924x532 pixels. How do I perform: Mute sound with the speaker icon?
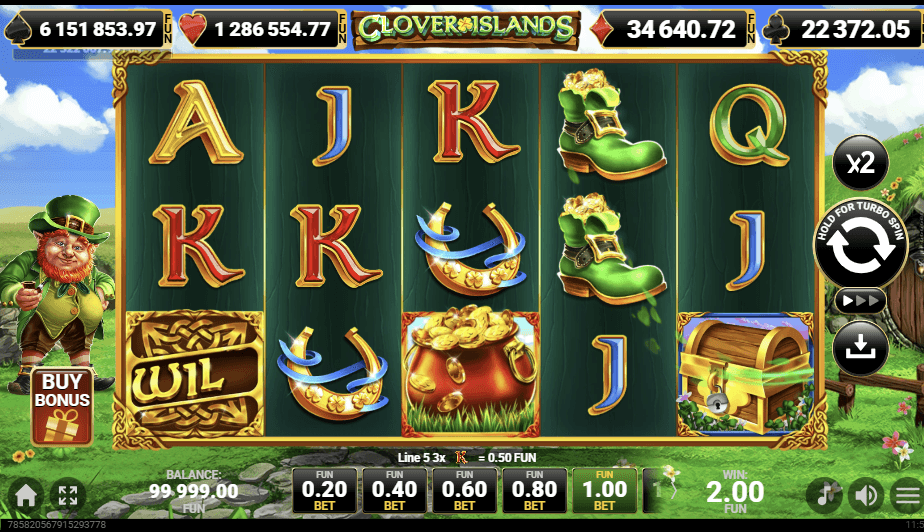865,494
